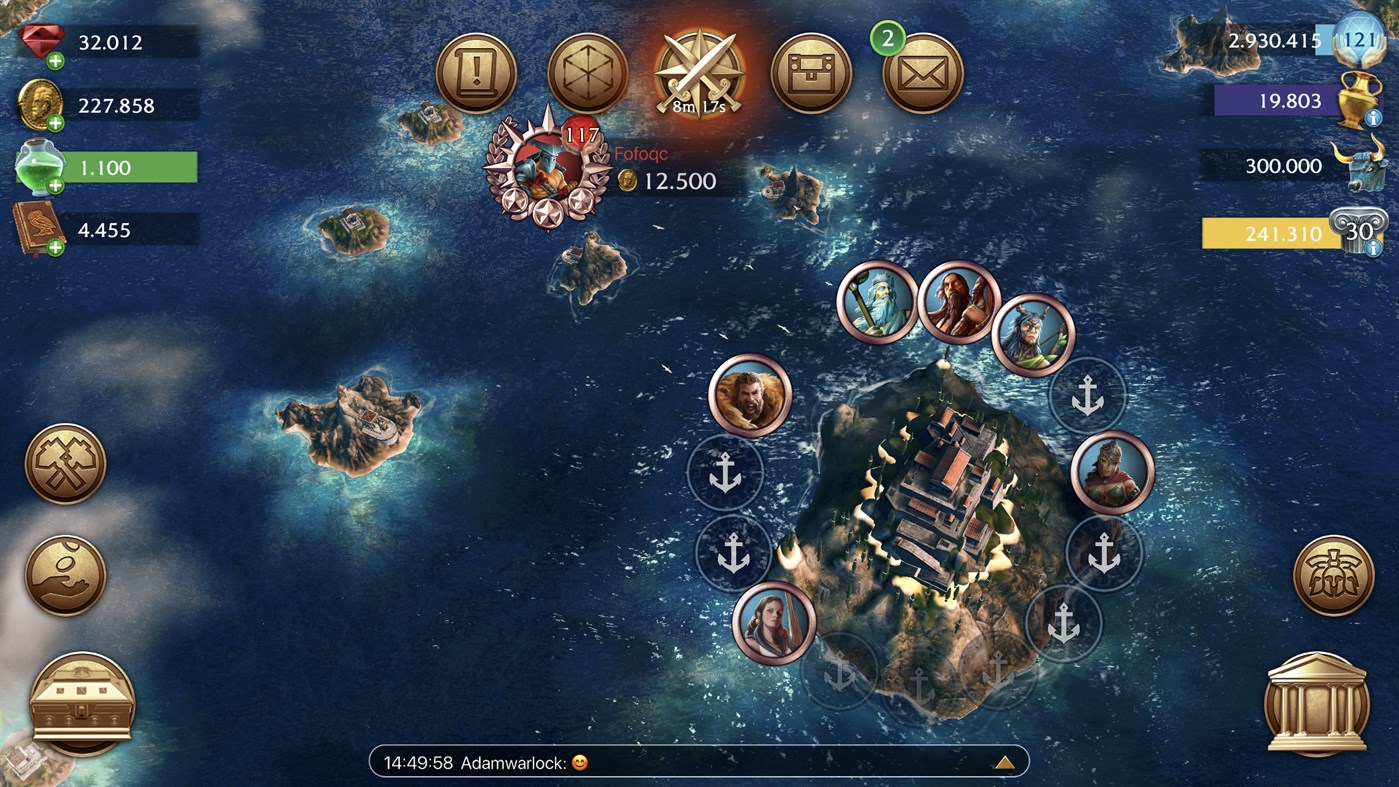This screenshot has width=1399, height=787.
Task: Select the construction hammers icon
Action: (64, 462)
